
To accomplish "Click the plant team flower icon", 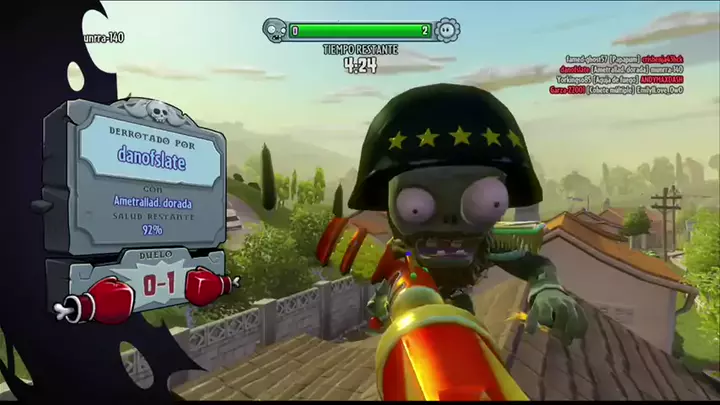I will pyautogui.click(x=447, y=30).
